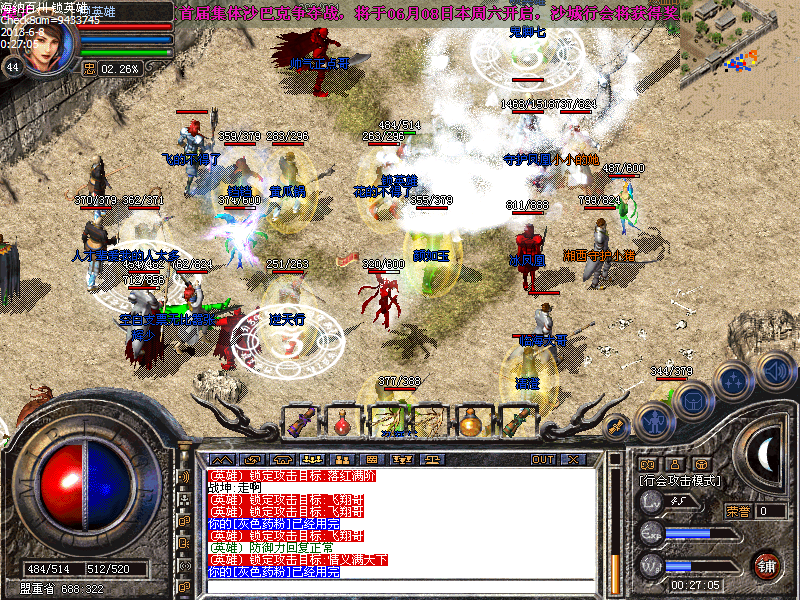The height and width of the screenshot is (600, 800).
Task: Click the small satellite round button
Action: 617,425
